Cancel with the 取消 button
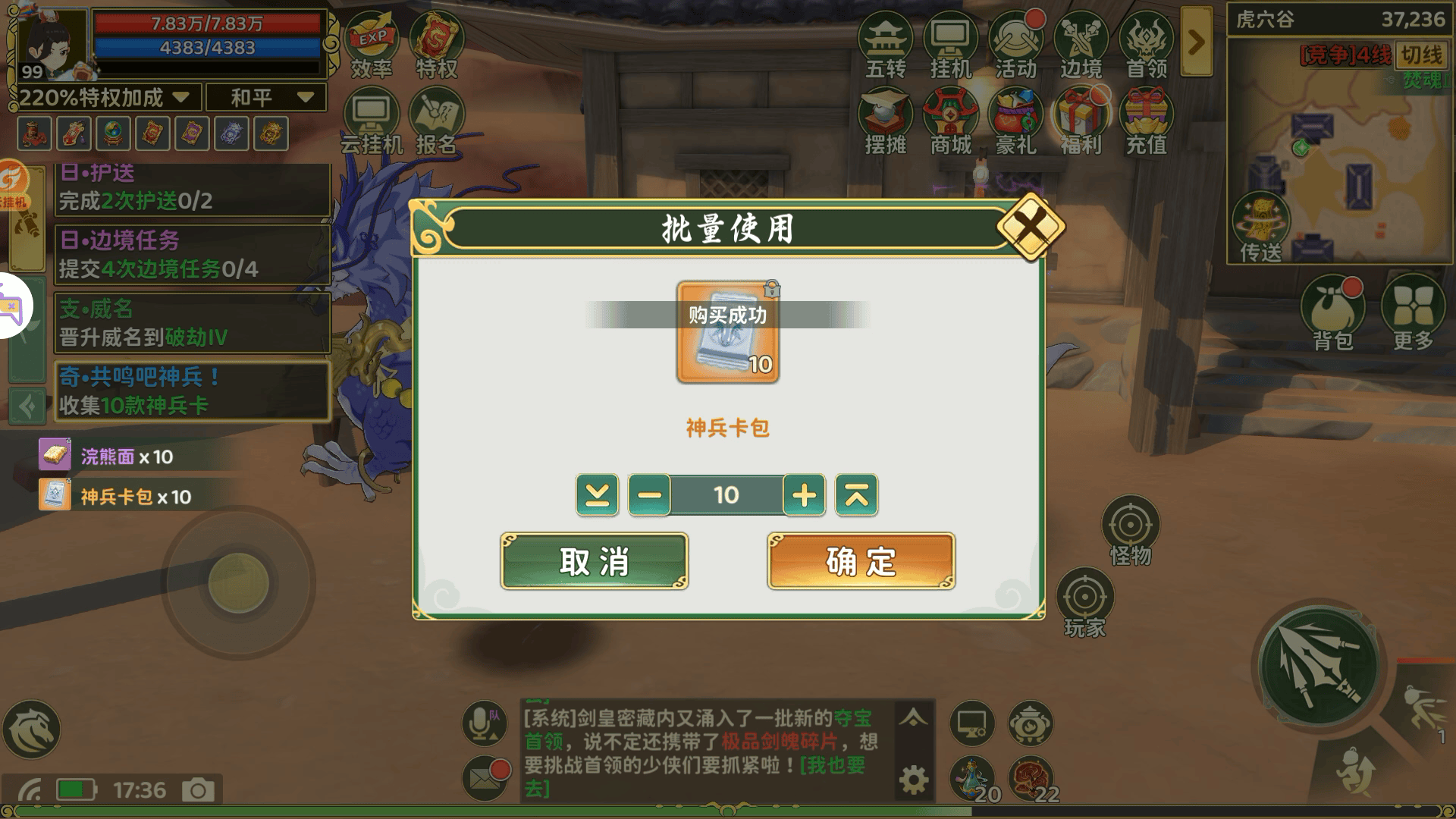 pyautogui.click(x=595, y=562)
